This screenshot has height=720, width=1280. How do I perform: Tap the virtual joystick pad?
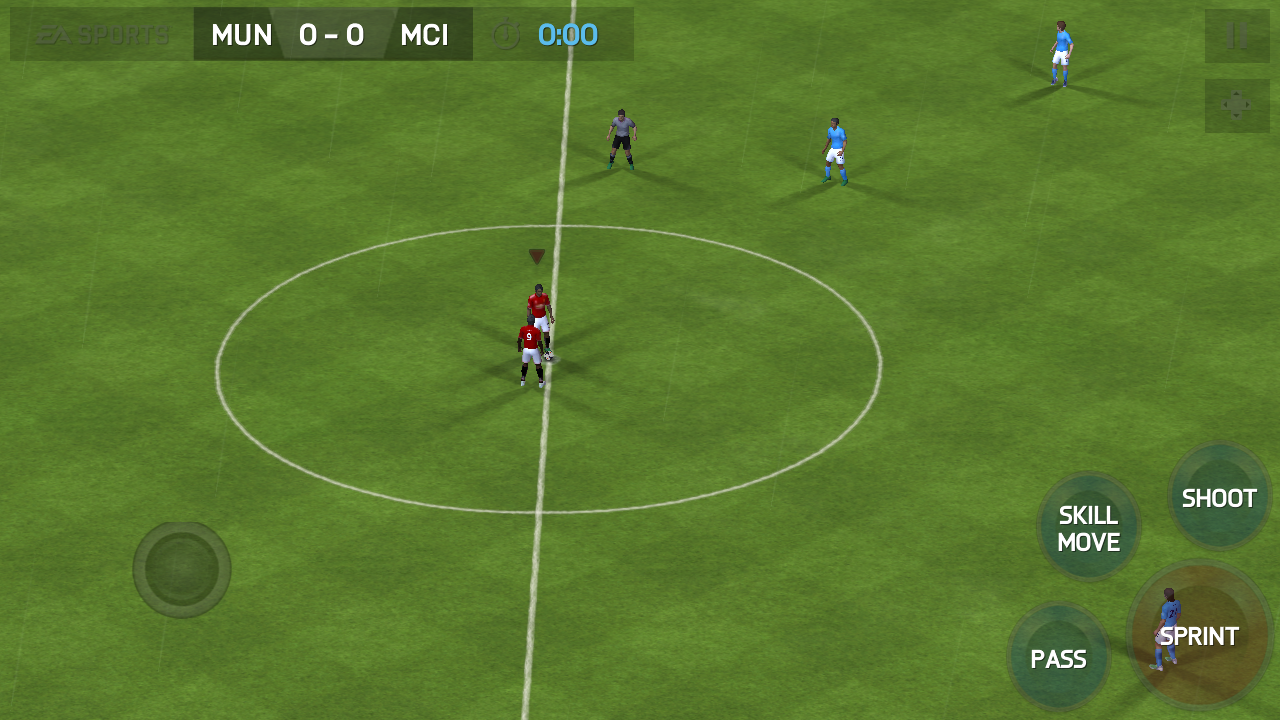182,569
